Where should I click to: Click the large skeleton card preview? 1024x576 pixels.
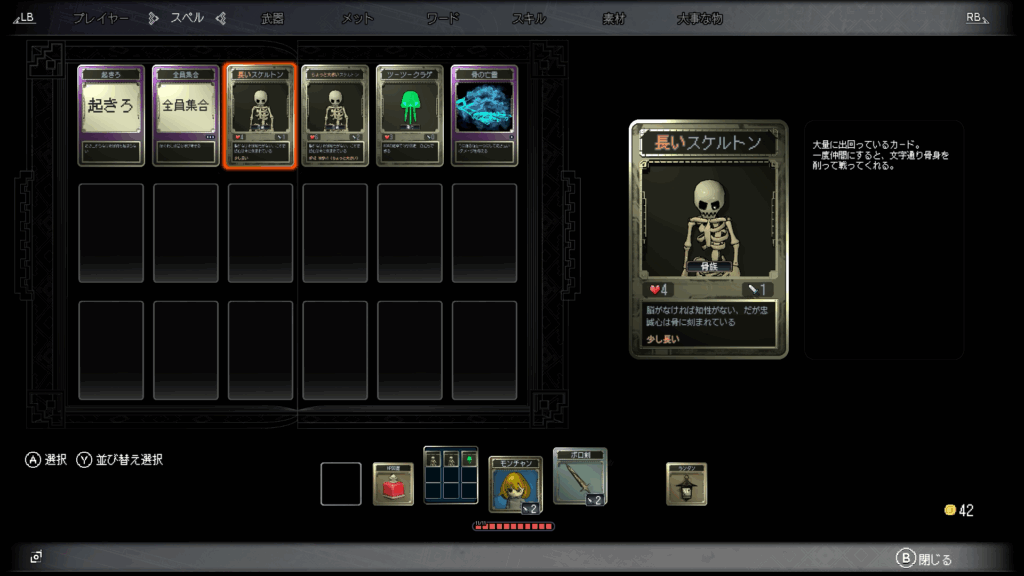point(709,239)
